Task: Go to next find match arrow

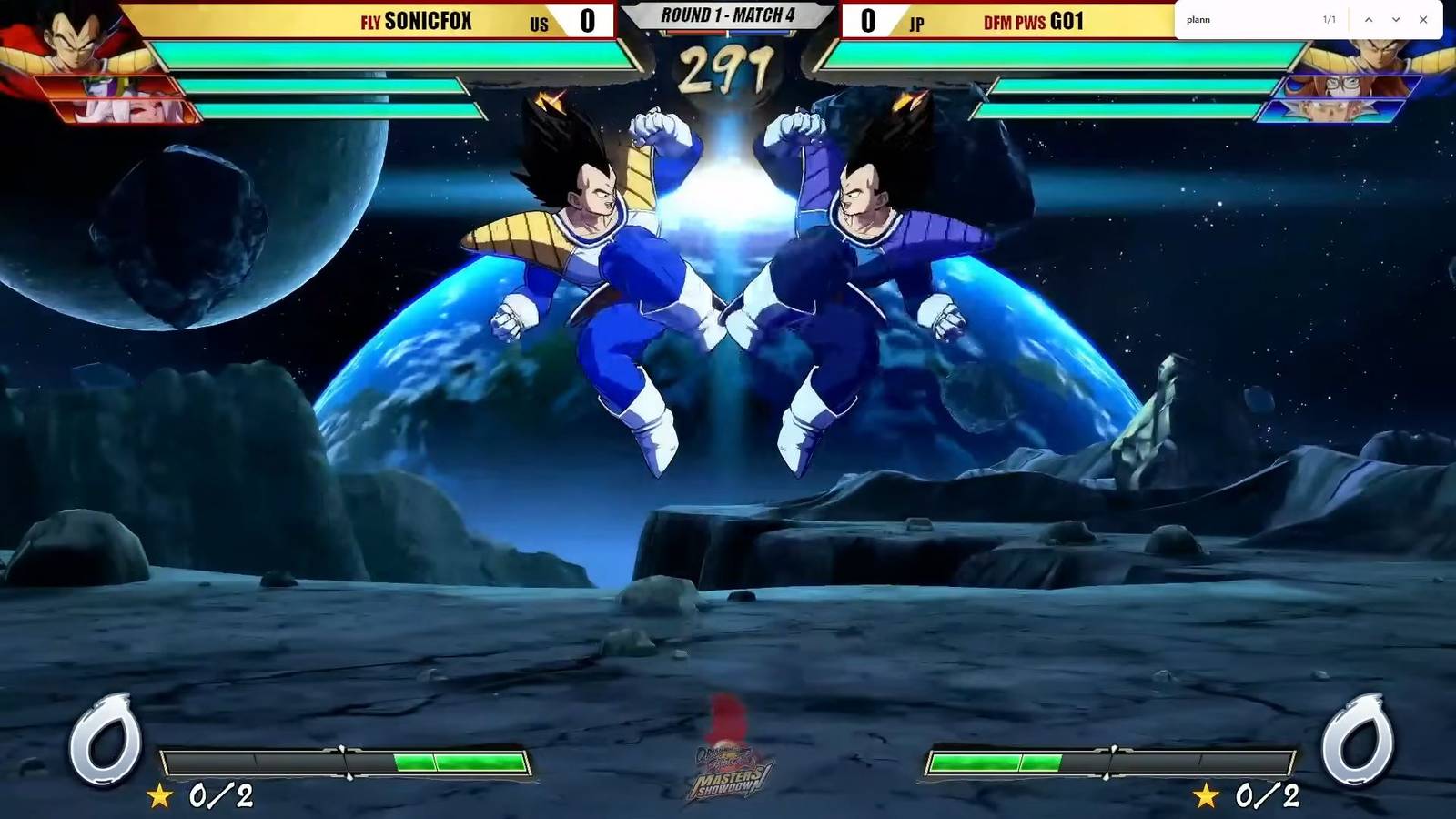Action: point(1396,20)
